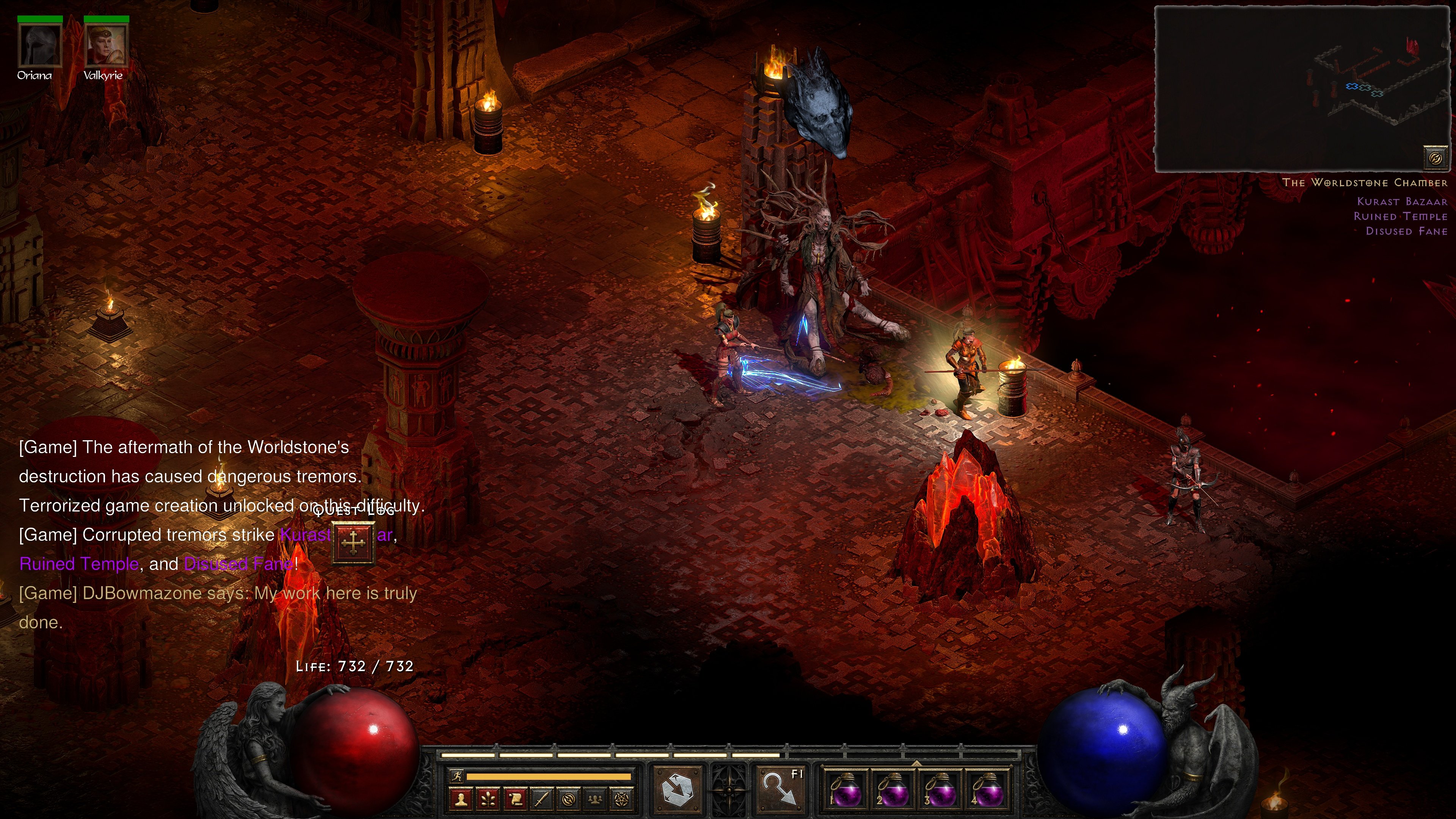Click the Ruined Temple link in chat
Viewport: 1456px width, 819px height.
78,563
